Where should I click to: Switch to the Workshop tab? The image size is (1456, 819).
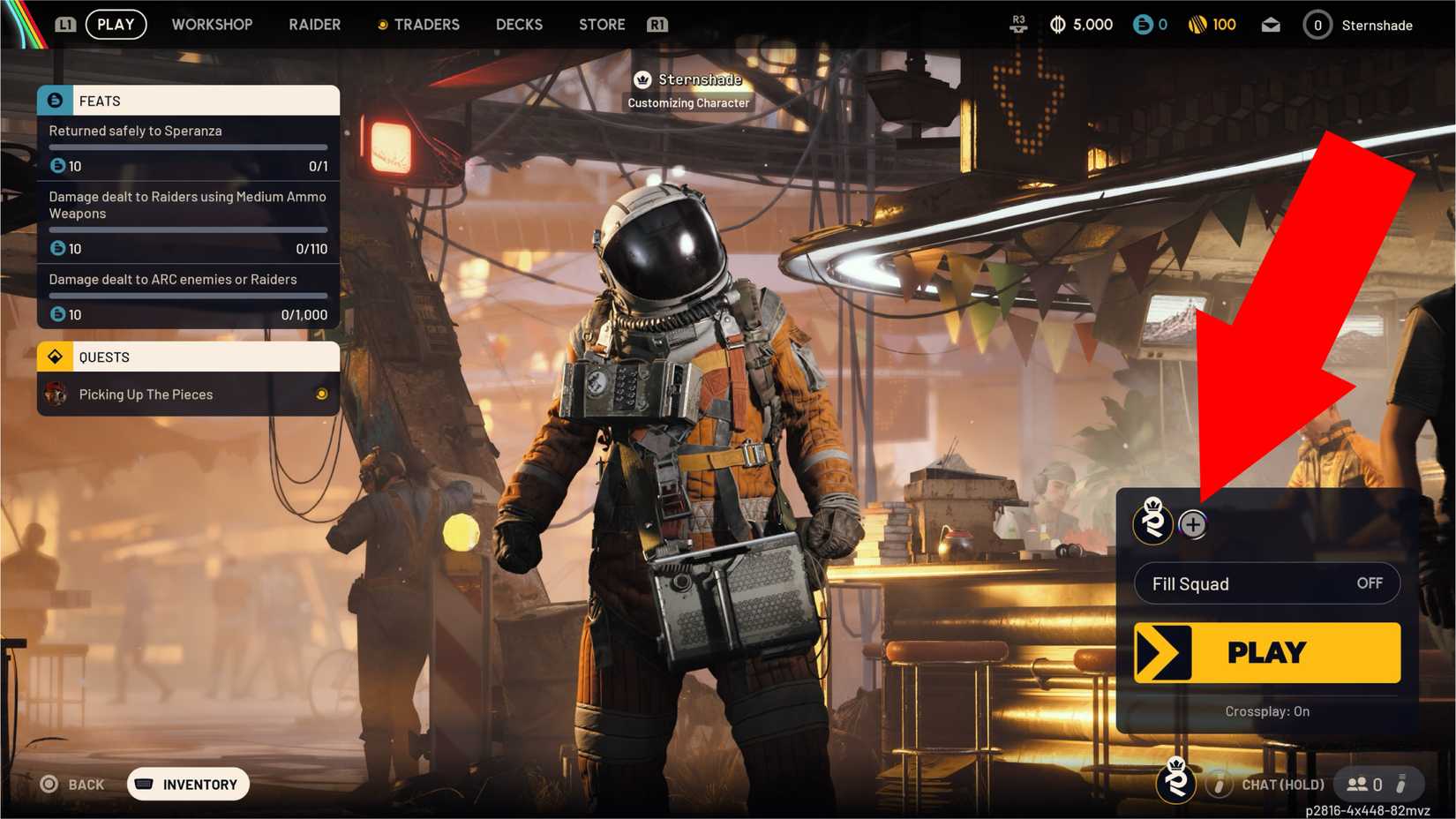pos(212,24)
